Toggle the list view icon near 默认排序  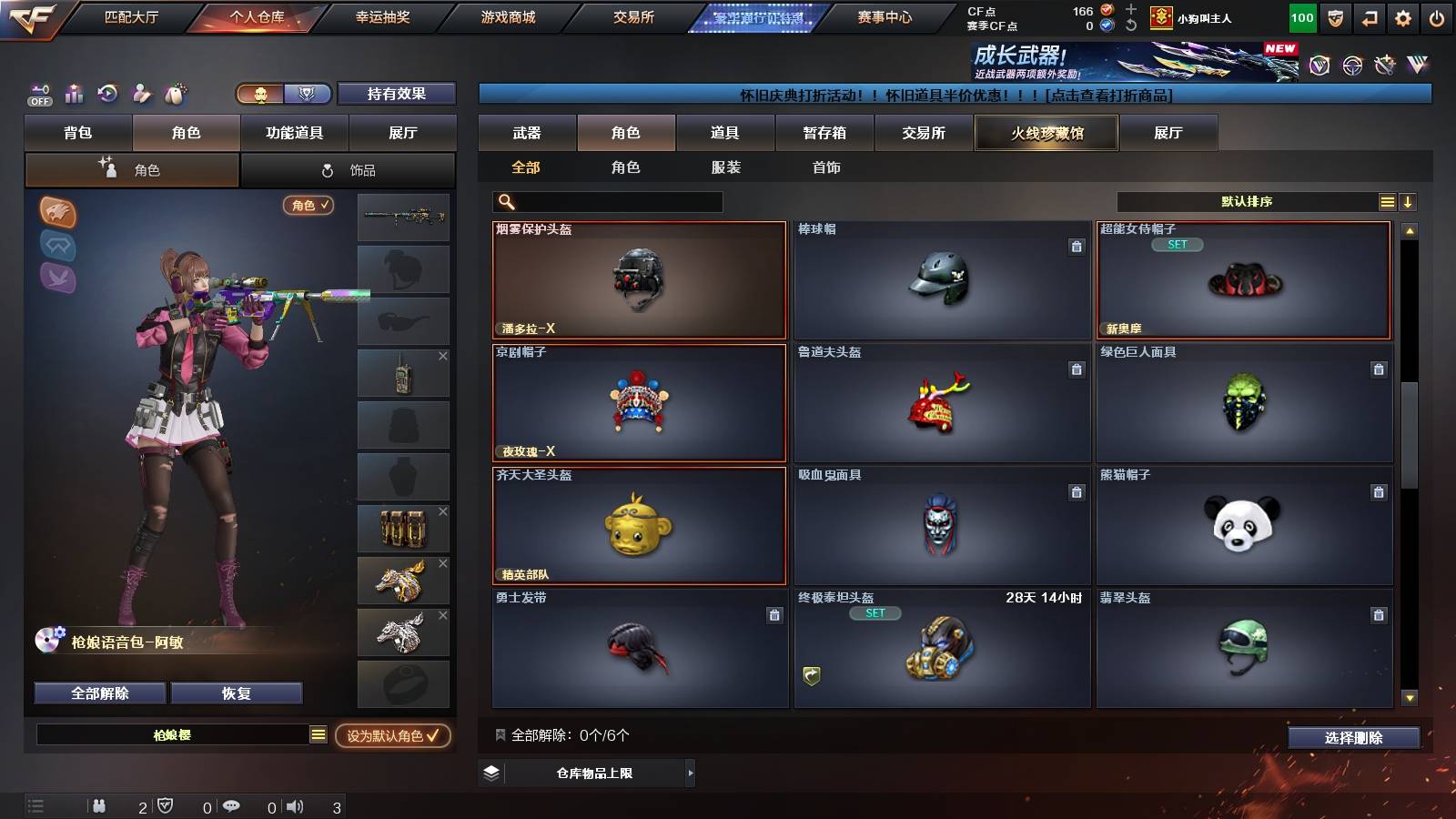tap(1387, 200)
